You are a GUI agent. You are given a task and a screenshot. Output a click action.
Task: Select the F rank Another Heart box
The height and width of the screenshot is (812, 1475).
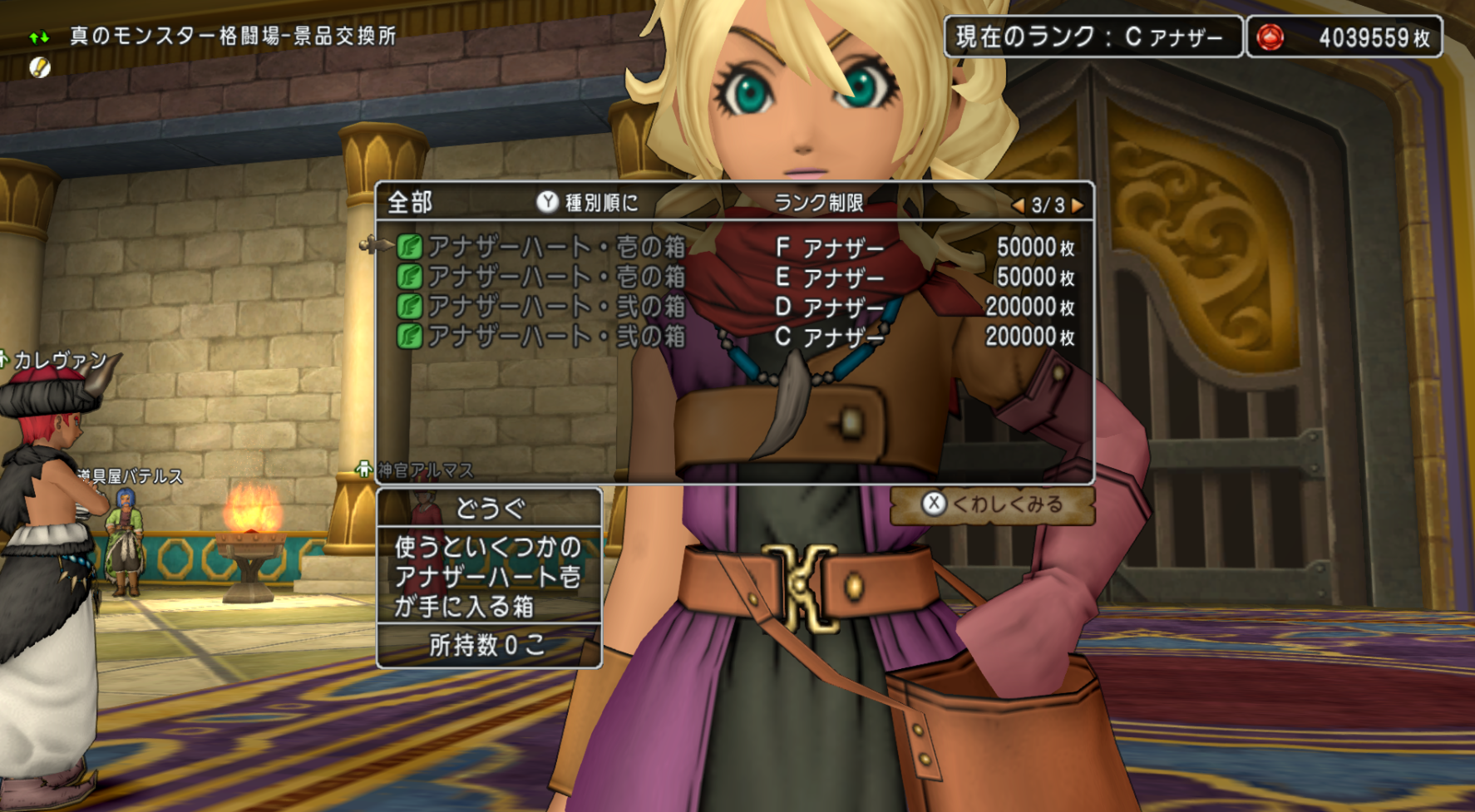[555, 247]
